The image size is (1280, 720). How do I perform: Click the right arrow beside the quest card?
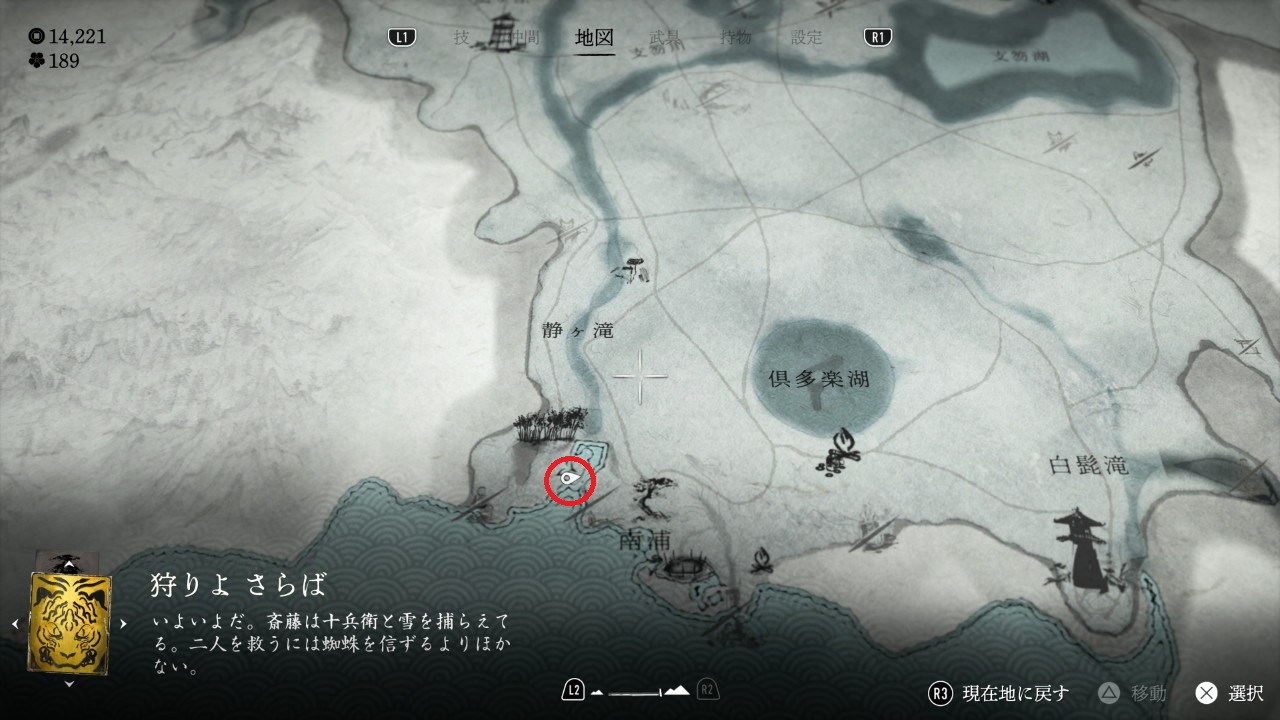[x=123, y=623]
